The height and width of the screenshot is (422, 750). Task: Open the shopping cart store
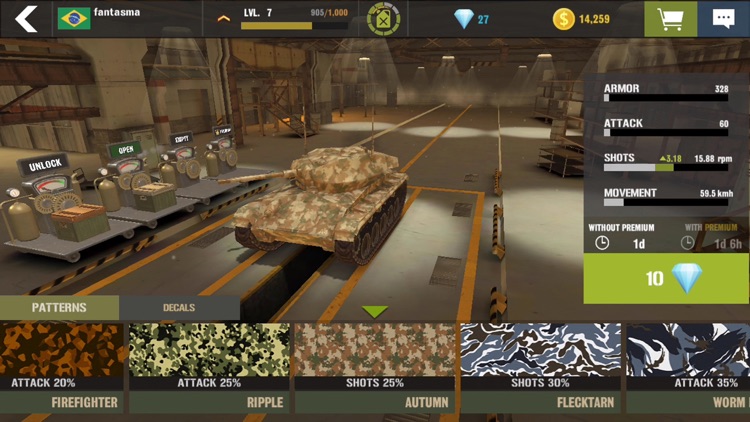click(670, 19)
